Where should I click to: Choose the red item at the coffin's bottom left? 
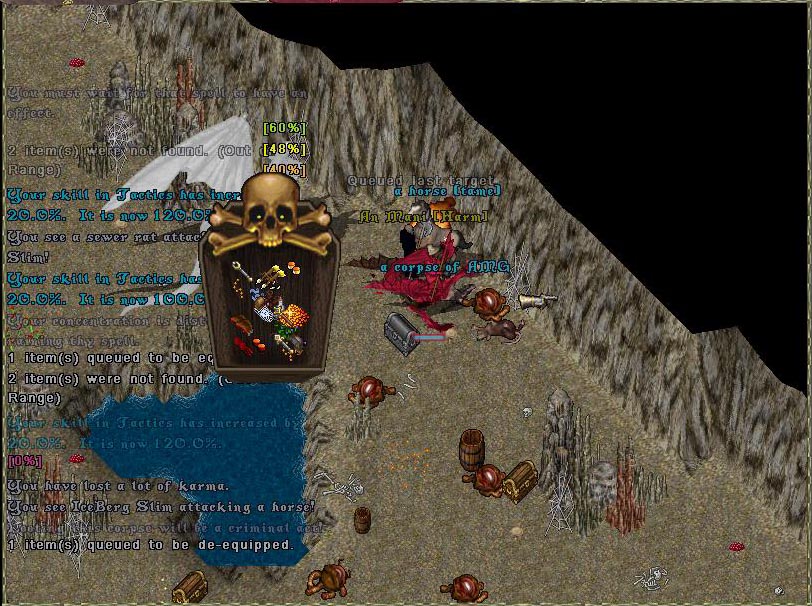click(243, 346)
